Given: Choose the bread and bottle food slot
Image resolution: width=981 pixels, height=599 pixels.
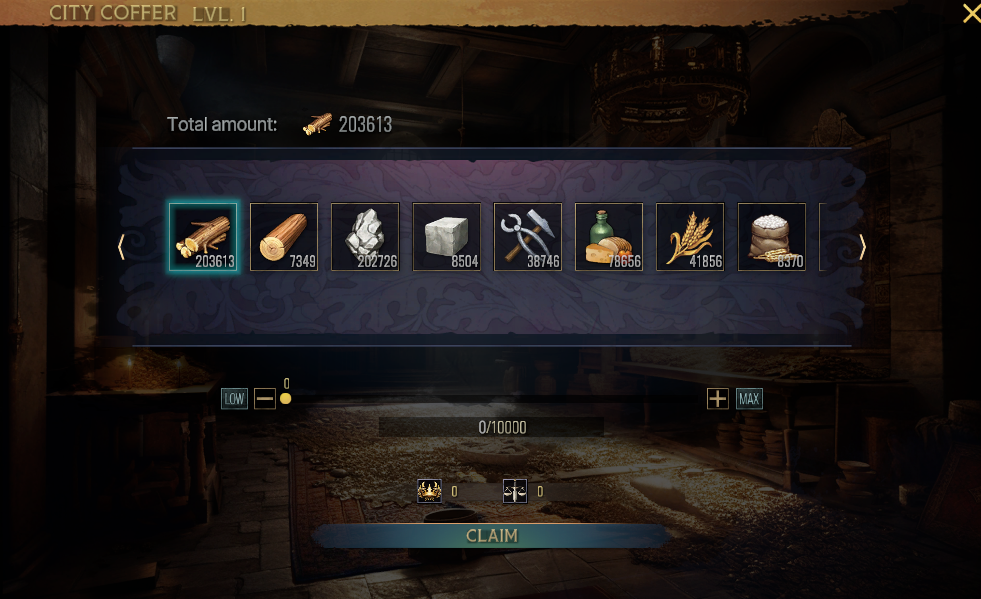Looking at the screenshot, I should coord(609,237).
